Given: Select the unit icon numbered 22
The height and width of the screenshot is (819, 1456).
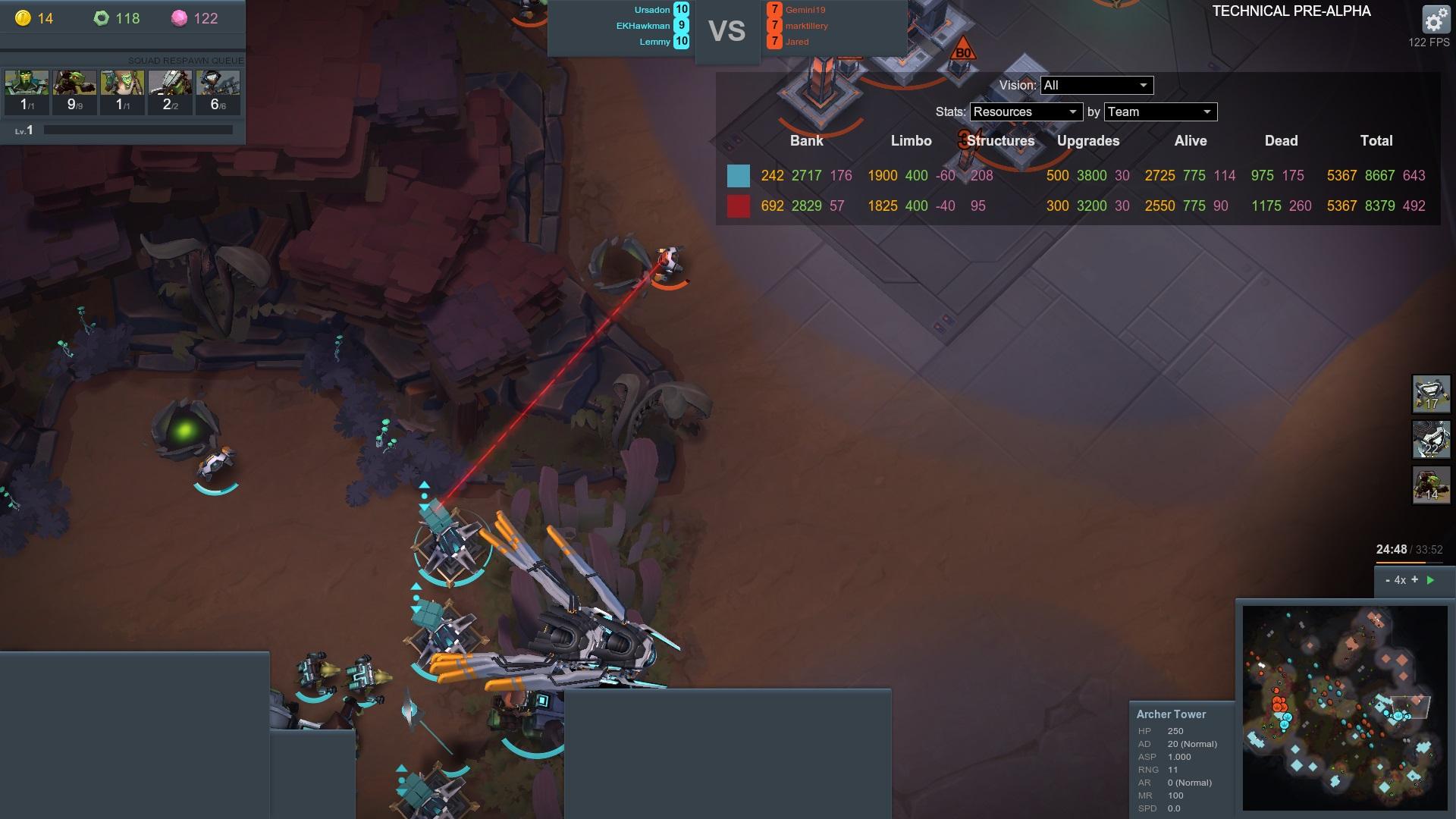Looking at the screenshot, I should 1431,440.
